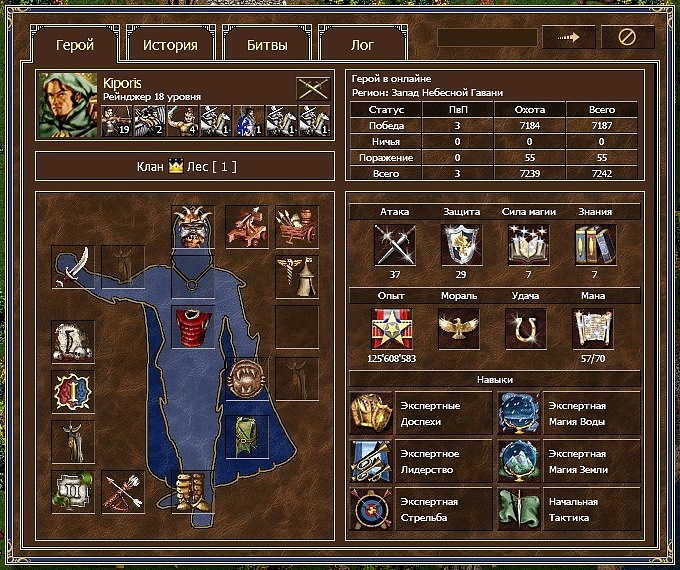Click the arrow button at top right

(x=568, y=38)
